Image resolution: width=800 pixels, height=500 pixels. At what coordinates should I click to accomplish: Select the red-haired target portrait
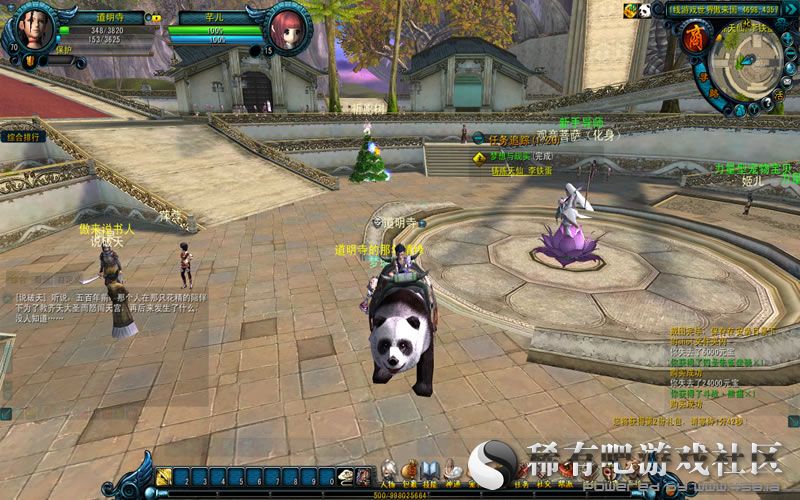289,27
